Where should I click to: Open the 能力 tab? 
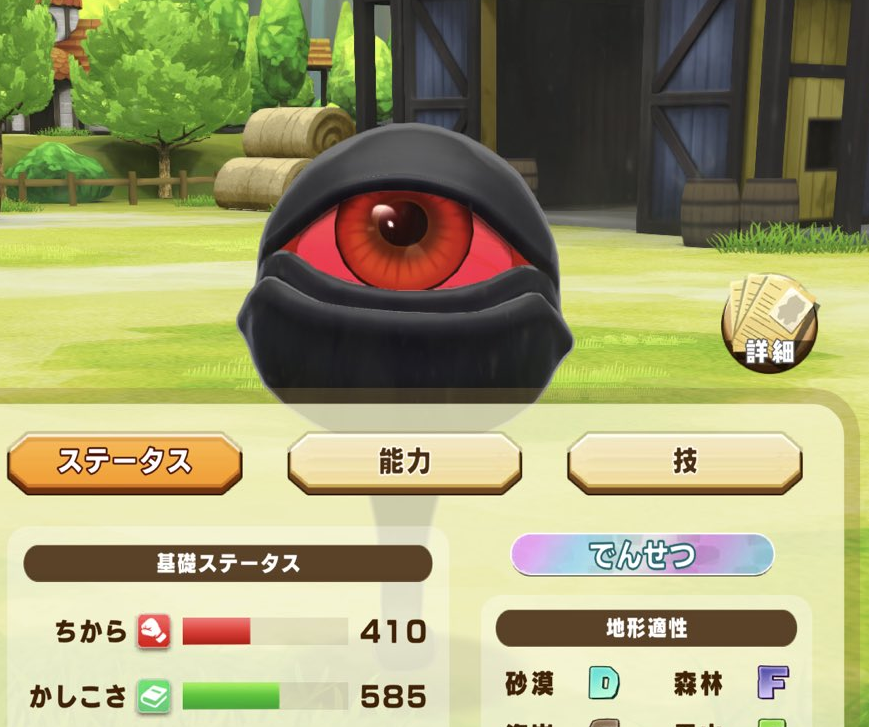(404, 462)
